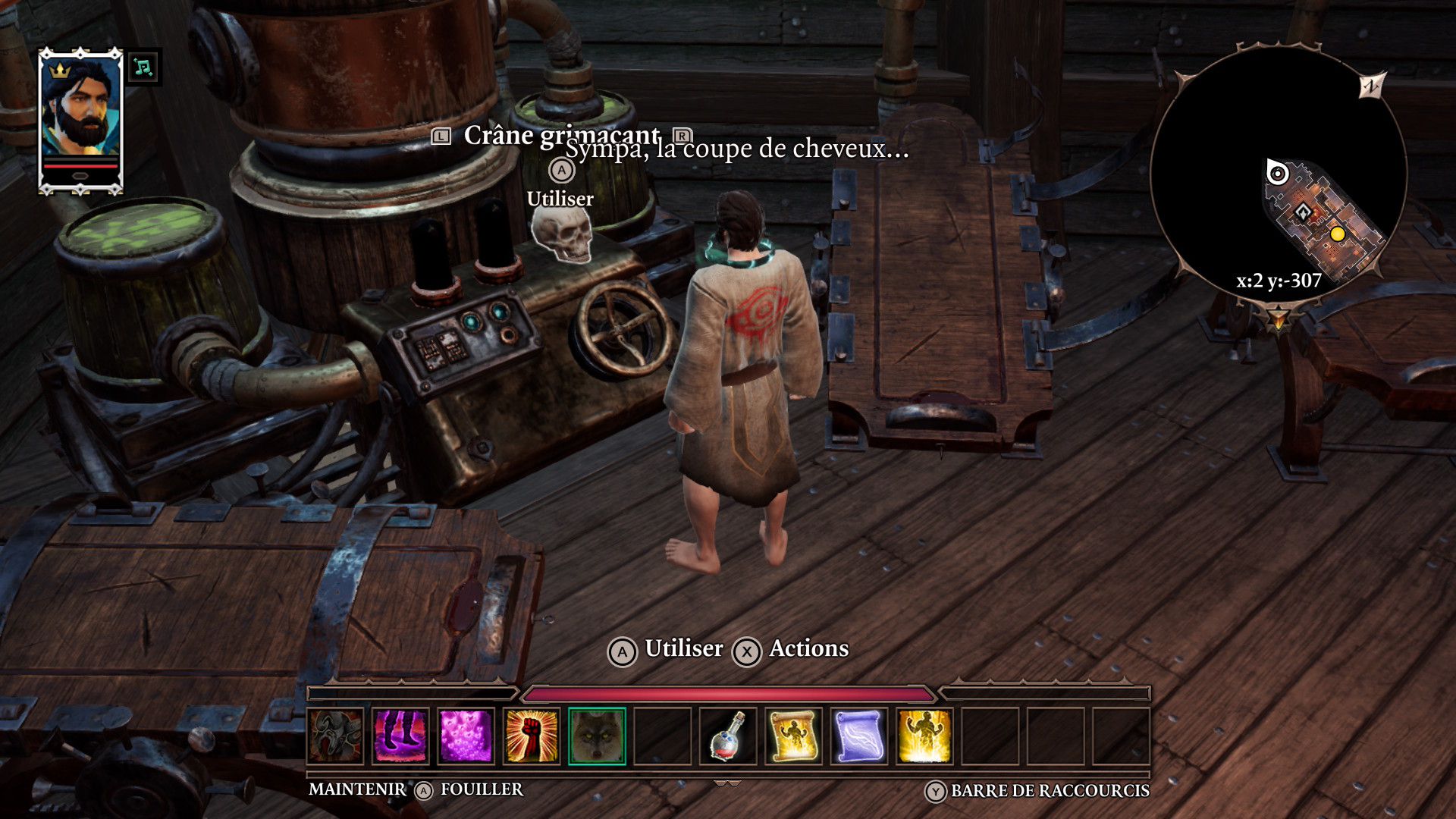Screen dimensions: 1456x819
Task: Use the blue lightning scroll
Action: coord(858,736)
